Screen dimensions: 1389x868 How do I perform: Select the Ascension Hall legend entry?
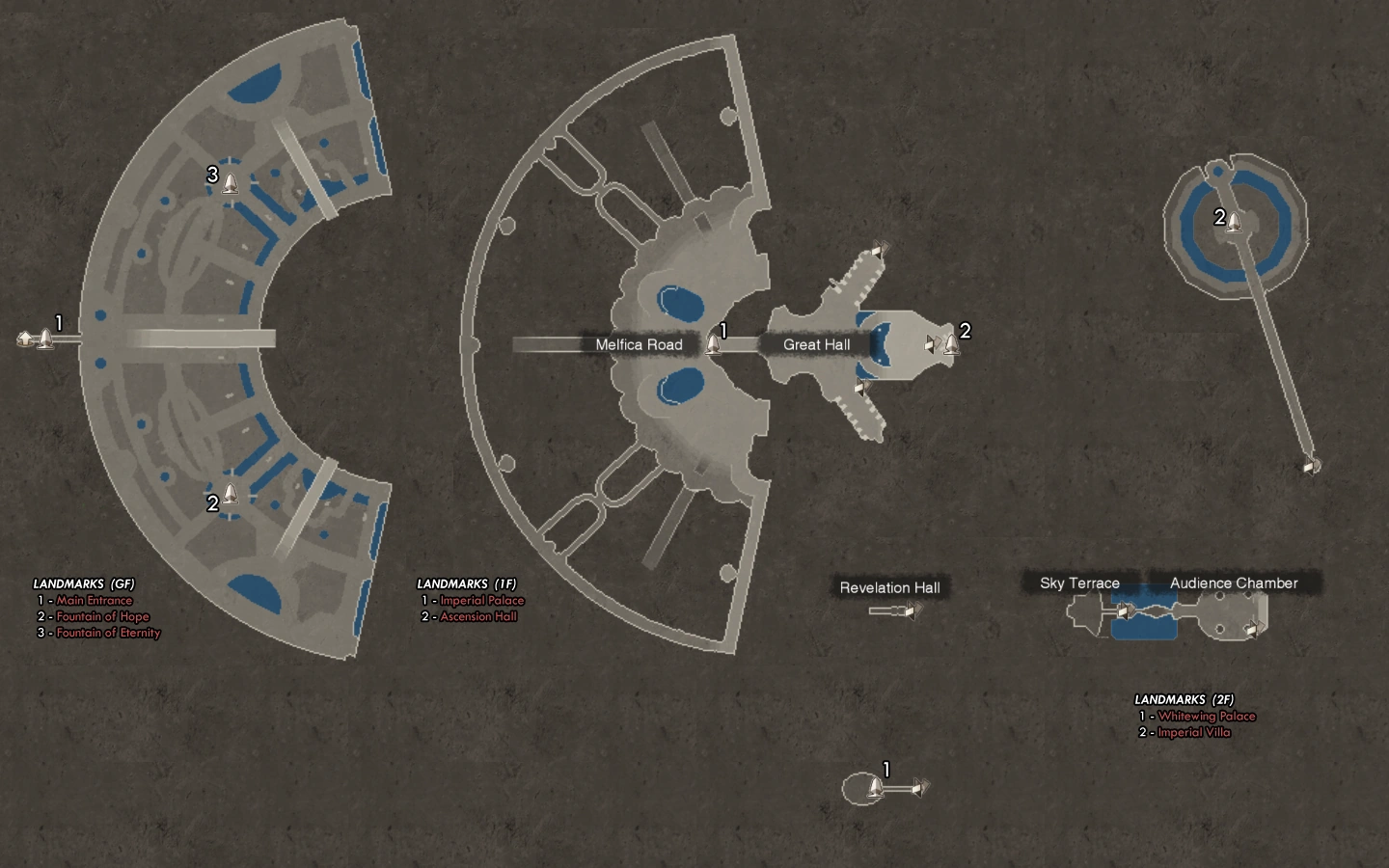(x=478, y=616)
